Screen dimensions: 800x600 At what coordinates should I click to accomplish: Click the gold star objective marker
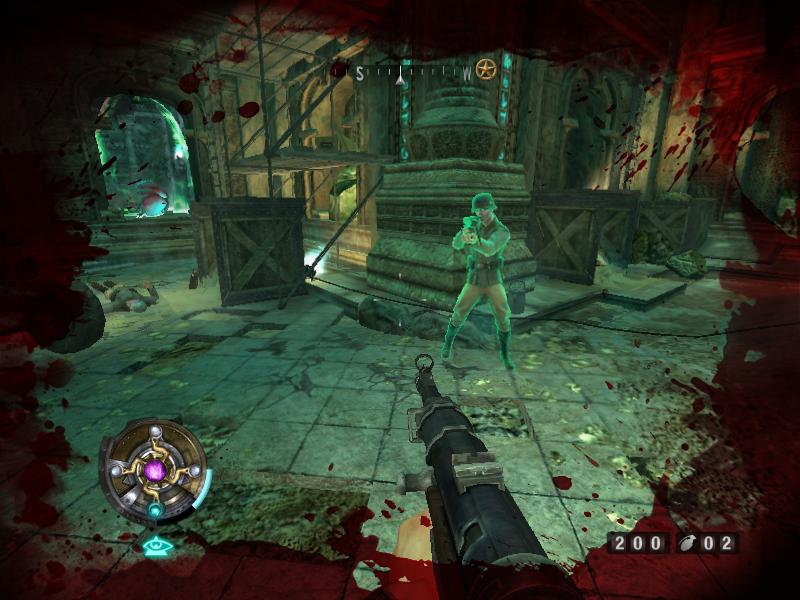tap(486, 70)
